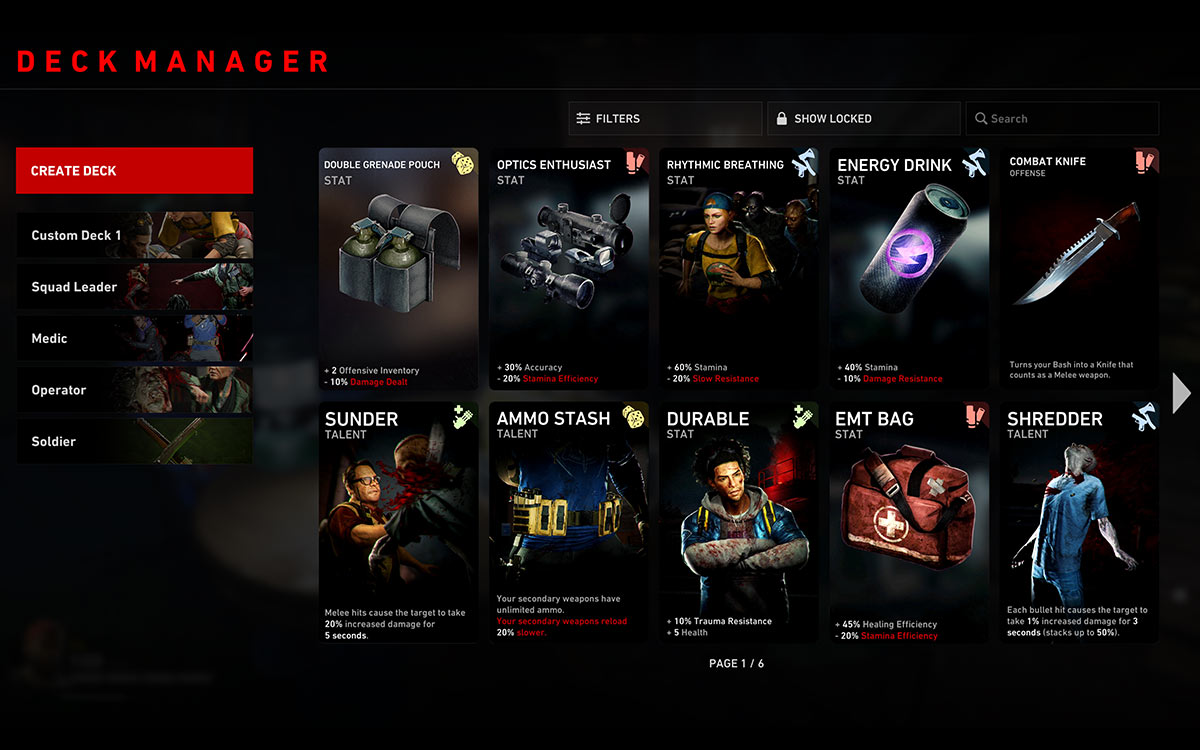This screenshot has height=750, width=1200.
Task: Pick the Optics Enthusiast card
Action: [568, 269]
